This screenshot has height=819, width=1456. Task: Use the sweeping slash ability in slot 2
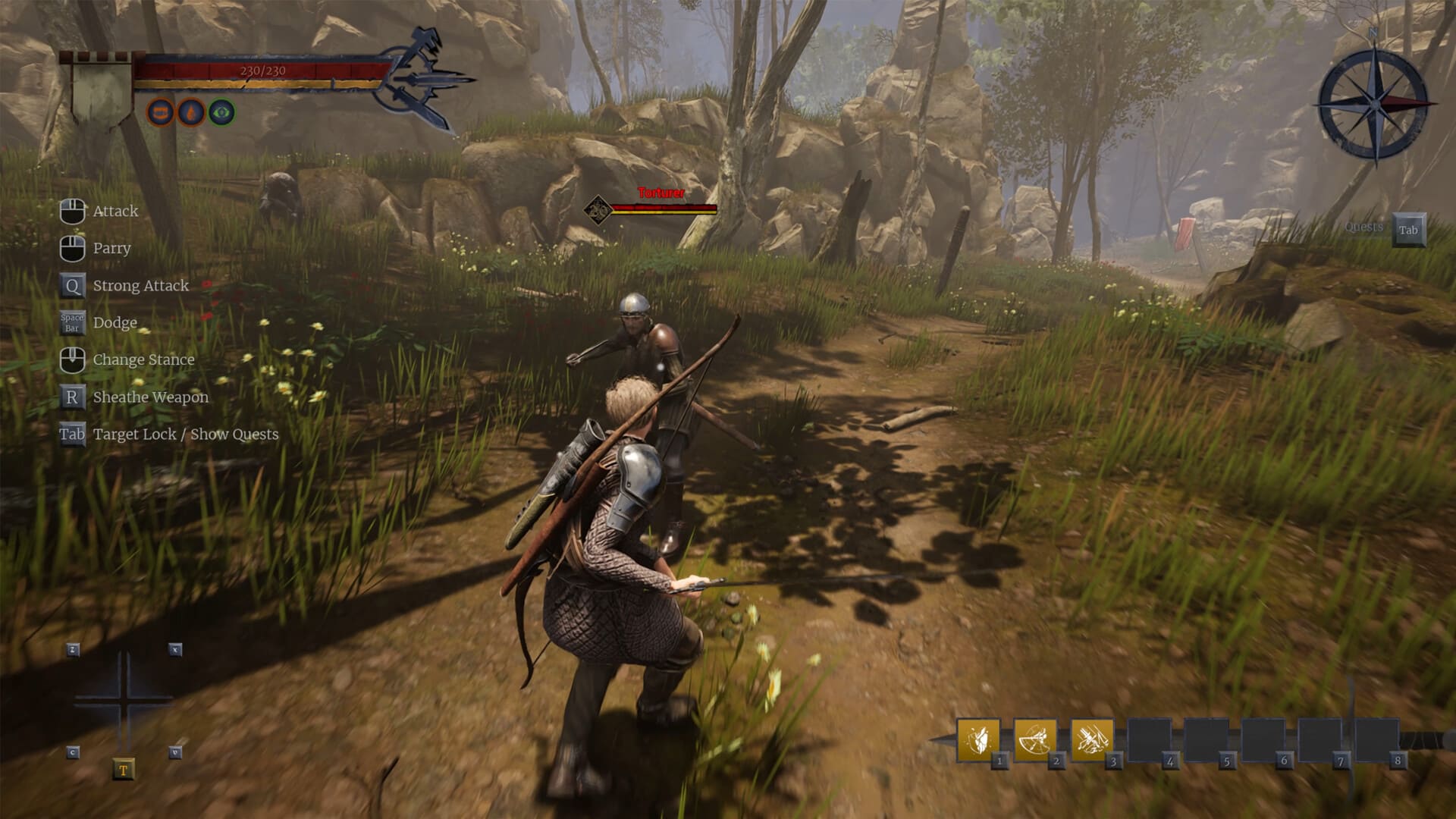click(x=1034, y=739)
